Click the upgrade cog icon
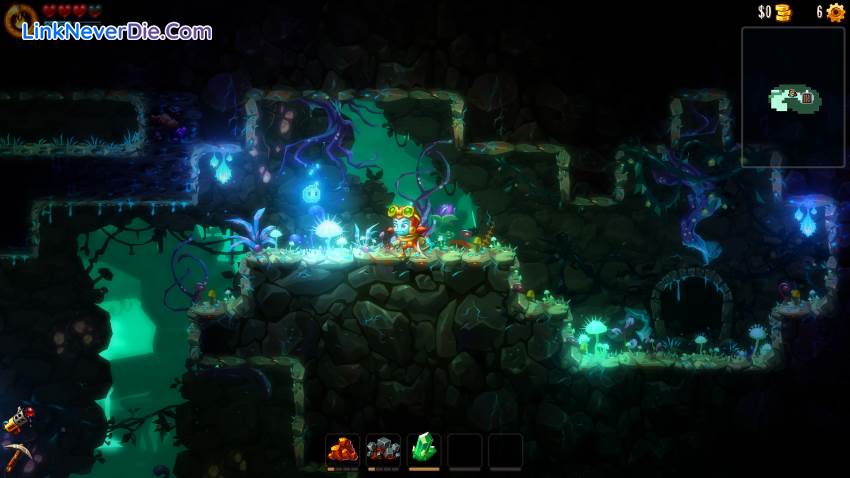The width and height of the screenshot is (850, 478). tap(836, 13)
